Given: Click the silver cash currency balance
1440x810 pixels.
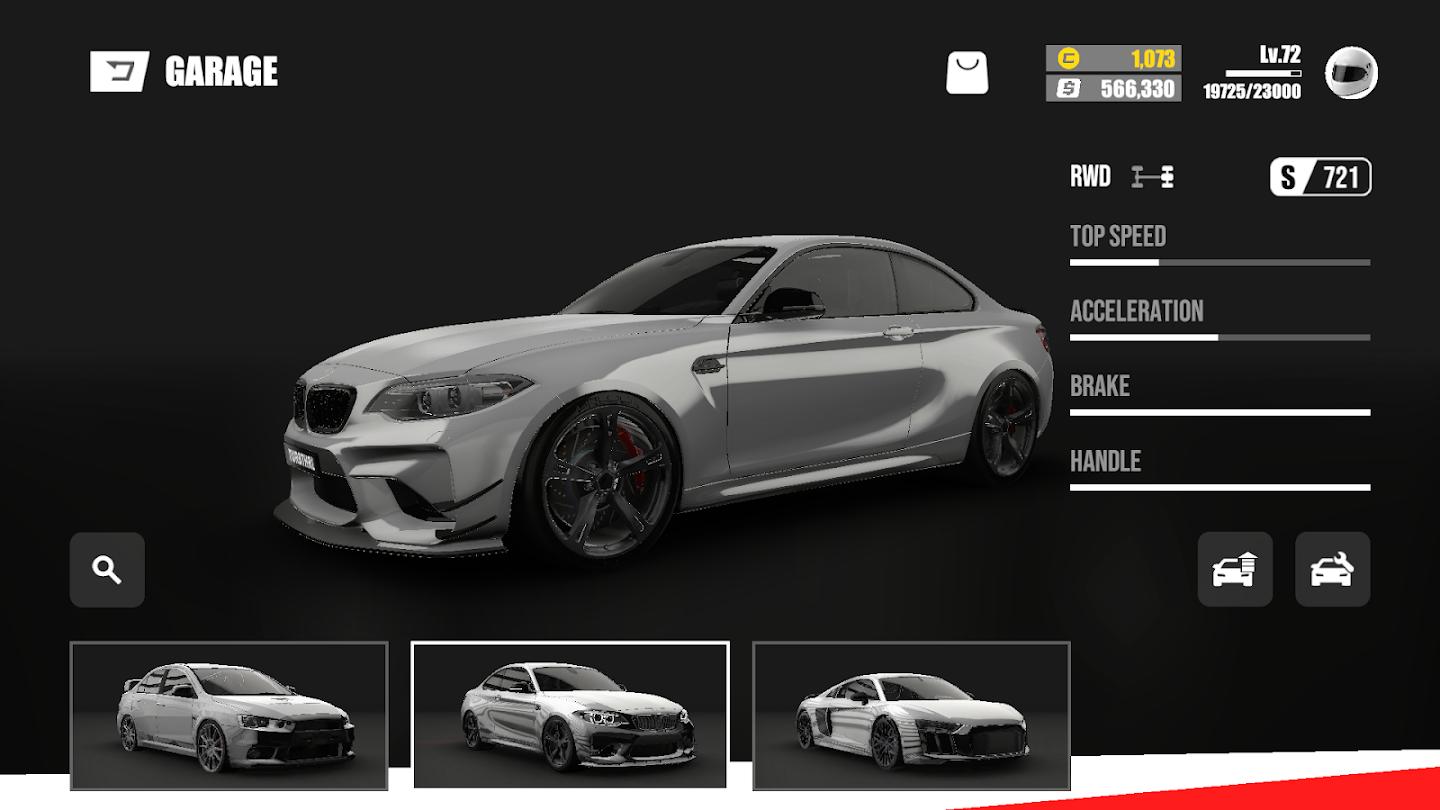Looking at the screenshot, I should pyautogui.click(x=1113, y=89).
